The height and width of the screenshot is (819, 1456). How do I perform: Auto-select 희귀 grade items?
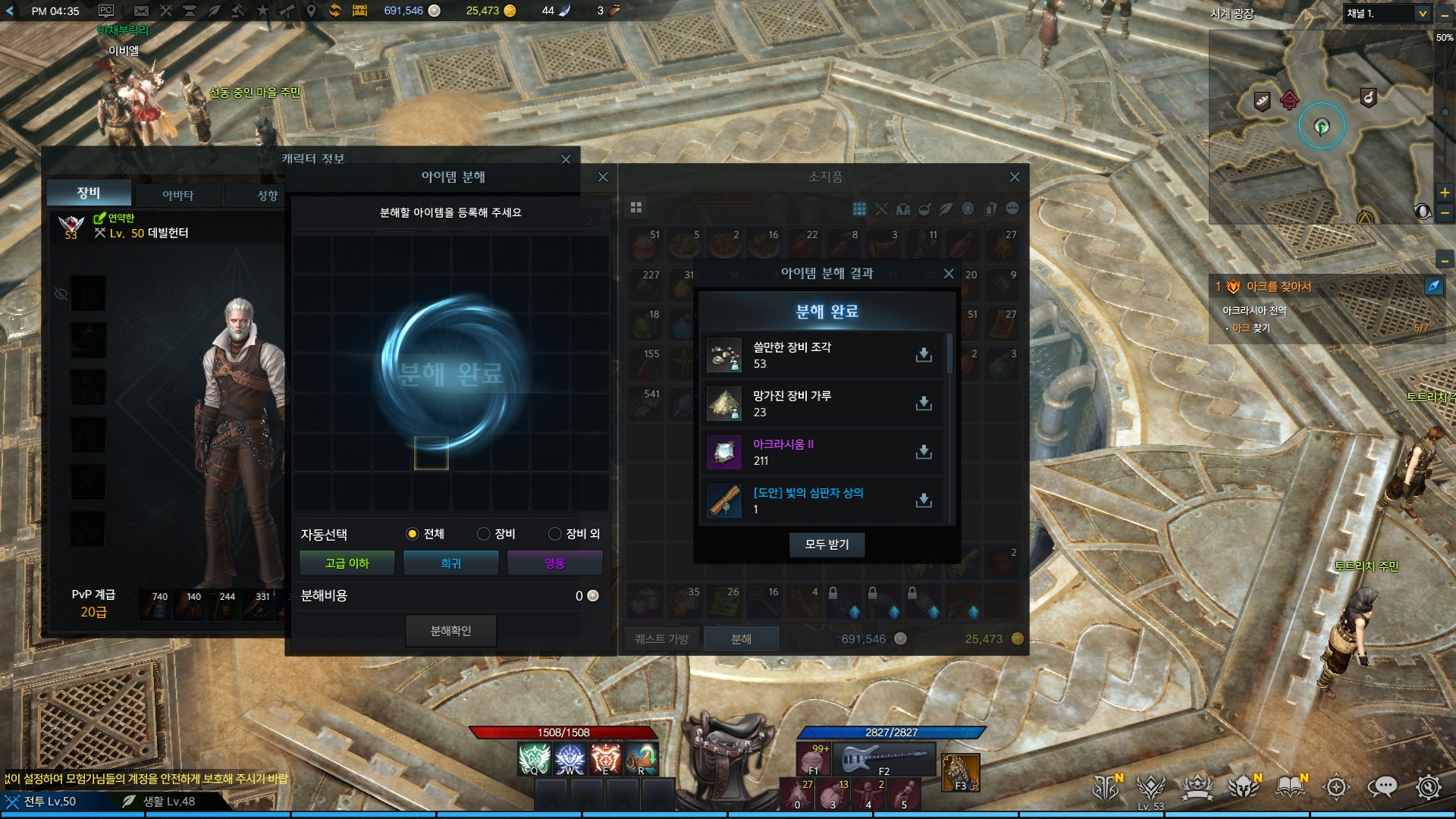[x=450, y=563]
